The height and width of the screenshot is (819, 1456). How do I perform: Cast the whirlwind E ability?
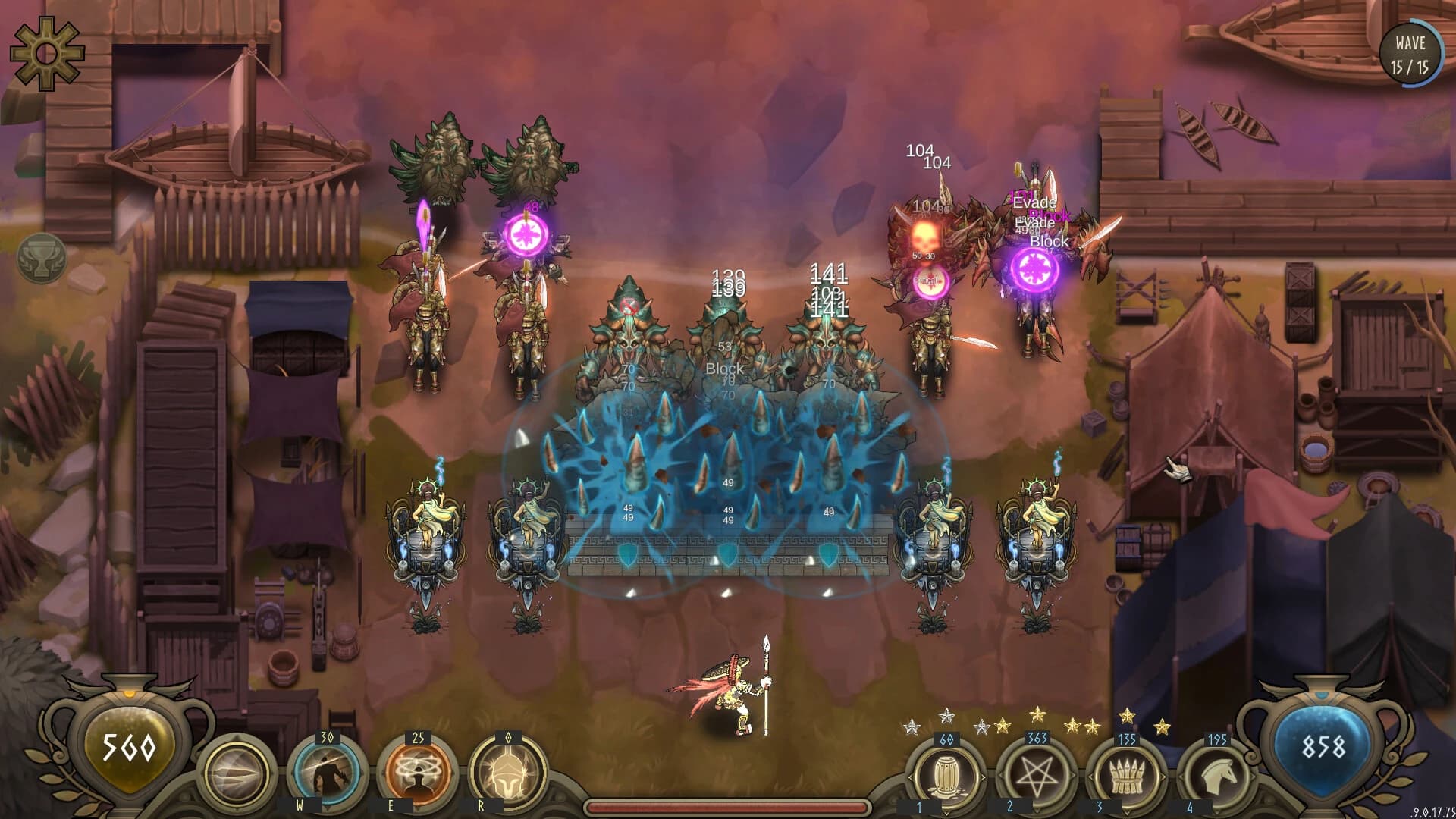click(418, 772)
